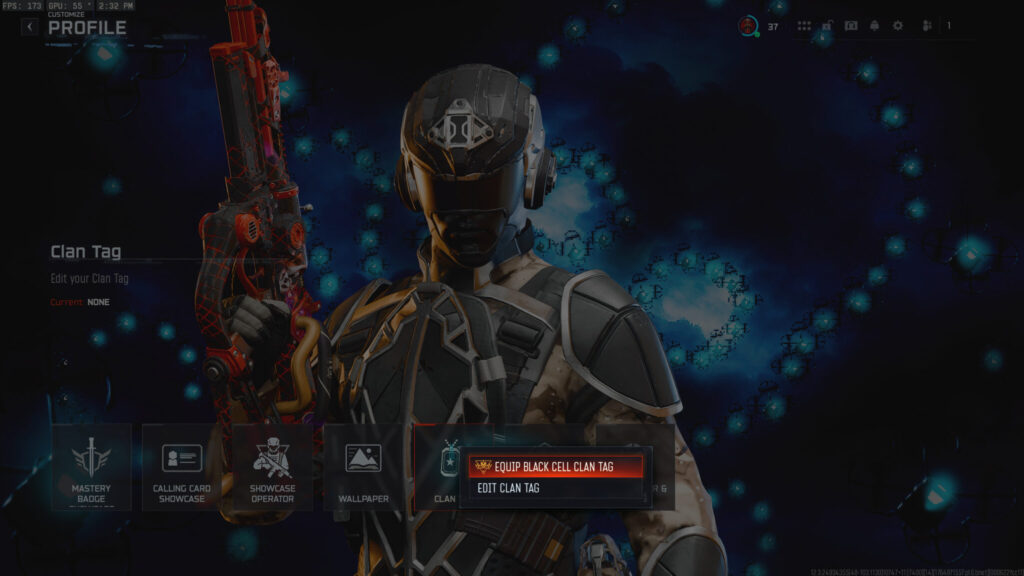Image resolution: width=1024 pixels, height=576 pixels.
Task: Go back using the top-left arrow
Action: point(30,27)
